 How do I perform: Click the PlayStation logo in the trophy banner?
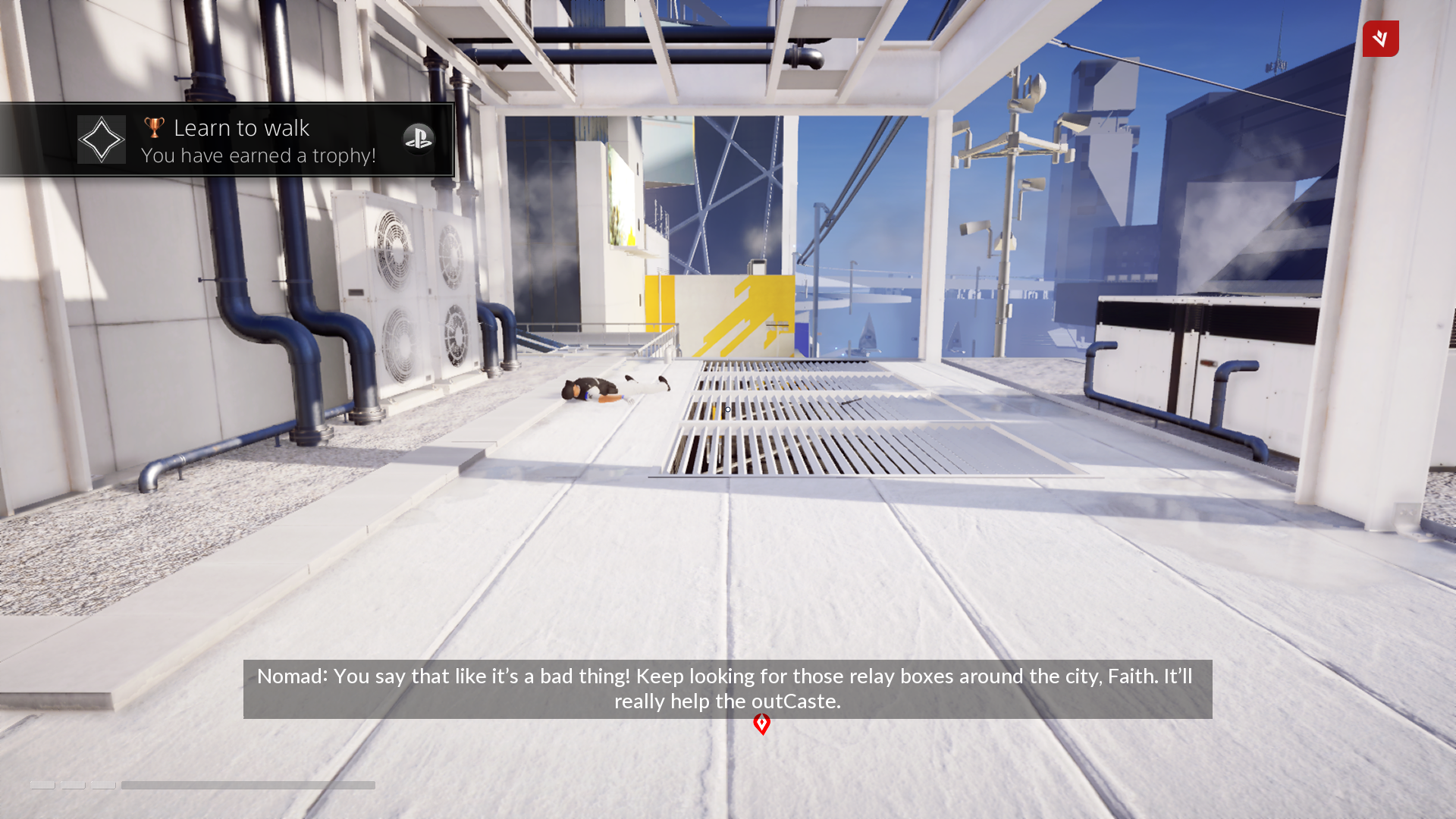tap(419, 140)
